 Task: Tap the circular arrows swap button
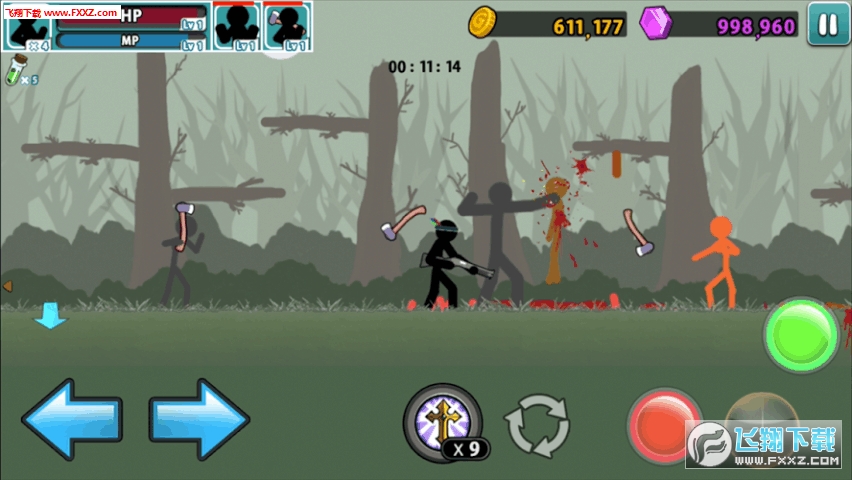point(536,425)
